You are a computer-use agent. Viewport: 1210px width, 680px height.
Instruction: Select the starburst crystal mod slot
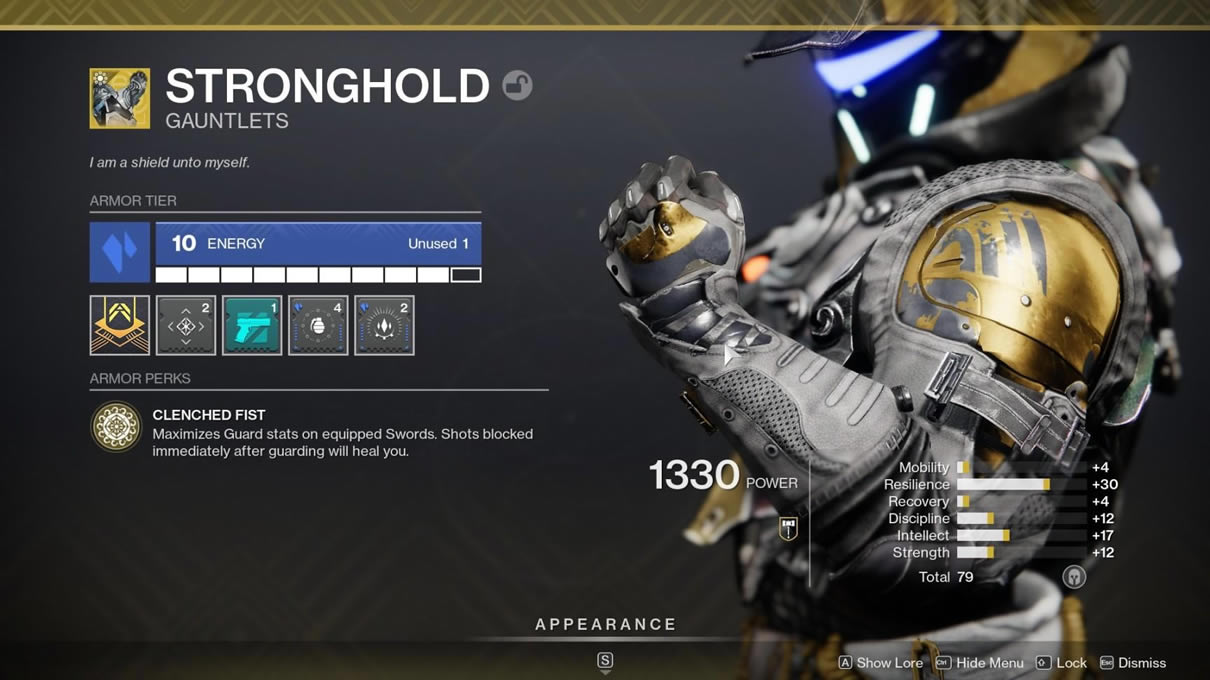tap(384, 325)
